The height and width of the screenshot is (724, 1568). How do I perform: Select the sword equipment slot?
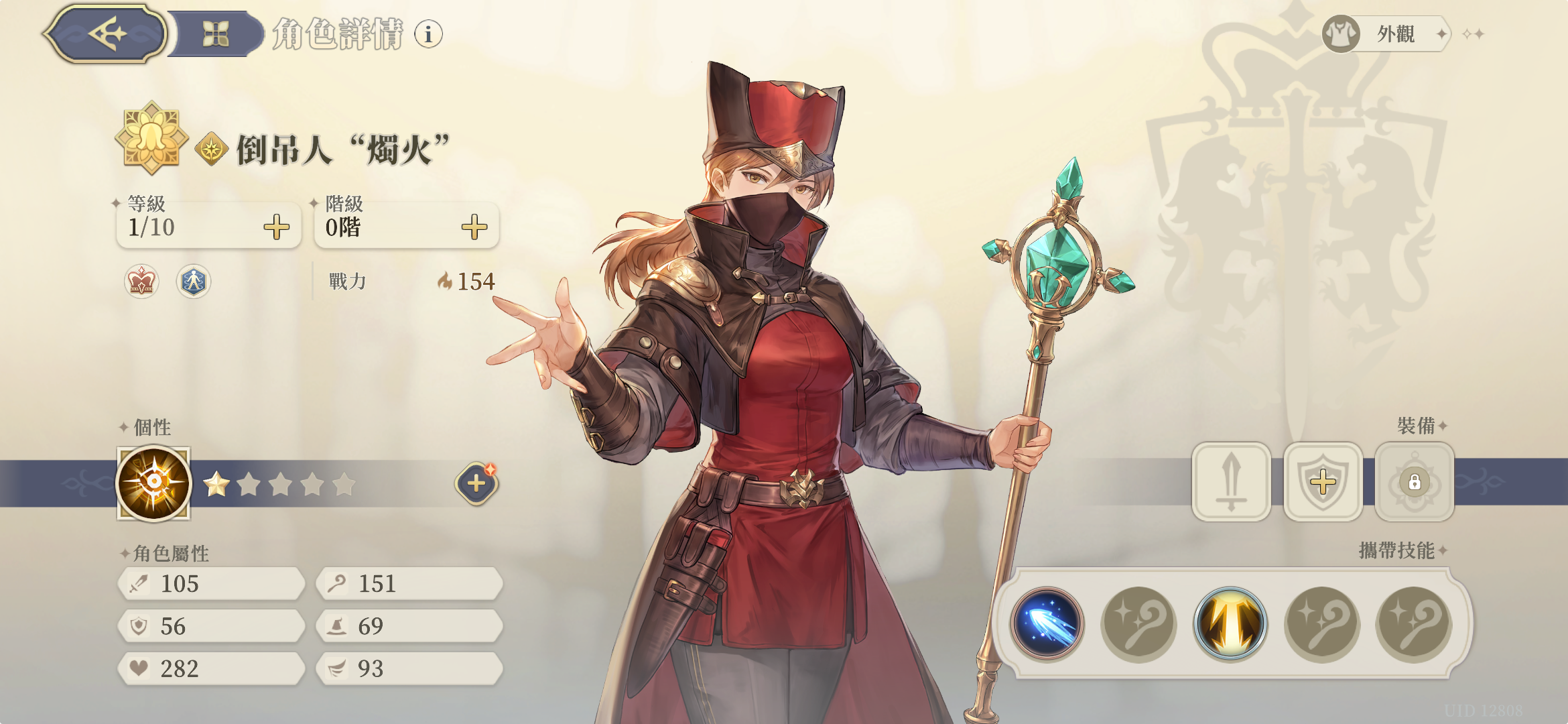[x=1232, y=483]
